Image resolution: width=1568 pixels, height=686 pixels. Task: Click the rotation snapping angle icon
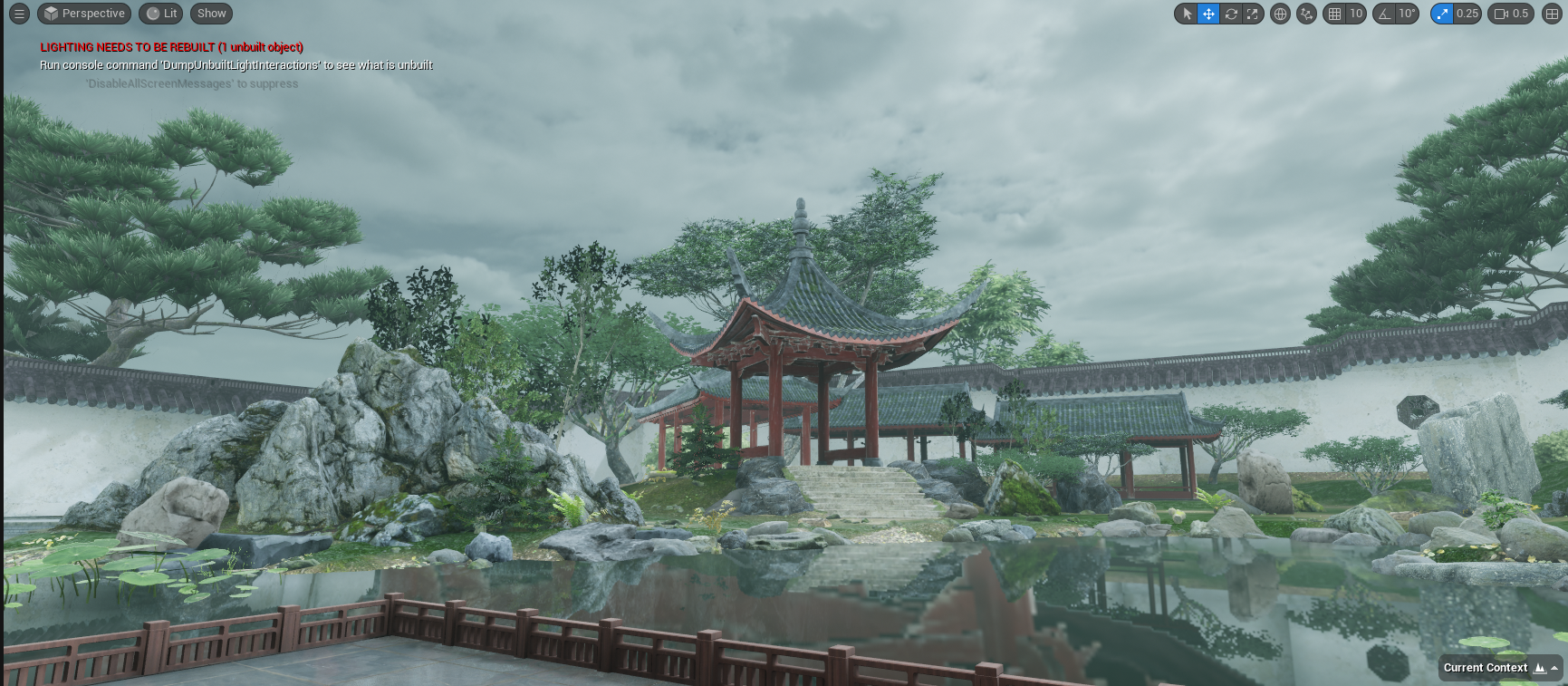[1385, 14]
